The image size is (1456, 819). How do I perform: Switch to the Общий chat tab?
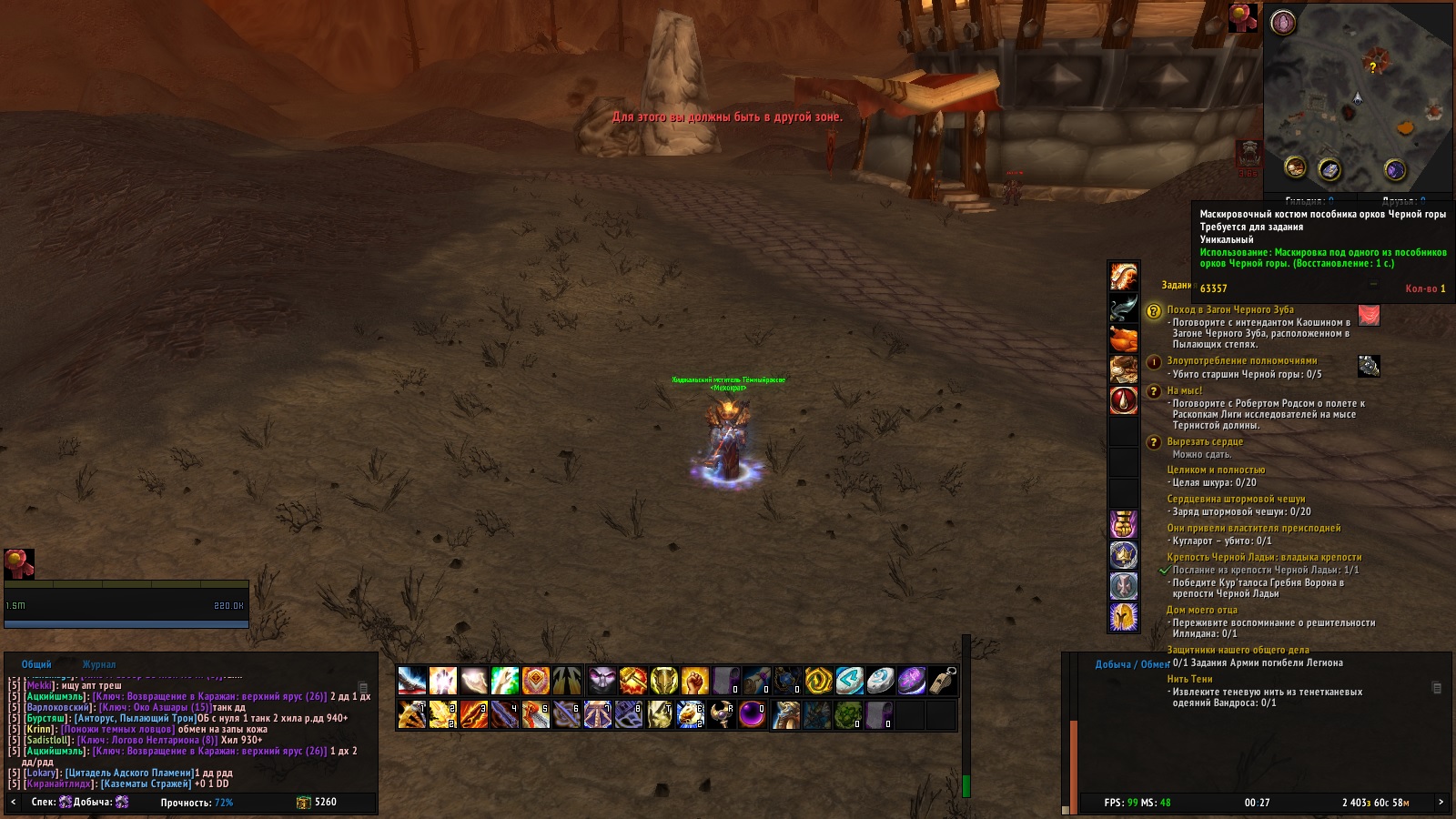[36, 664]
